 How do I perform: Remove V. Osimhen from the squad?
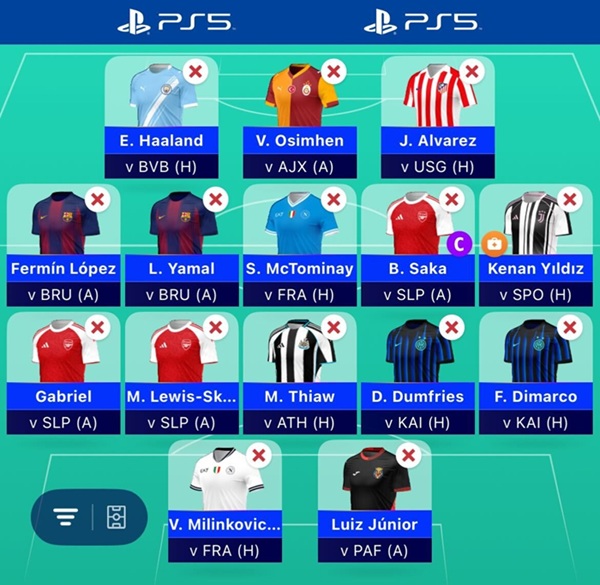click(335, 72)
